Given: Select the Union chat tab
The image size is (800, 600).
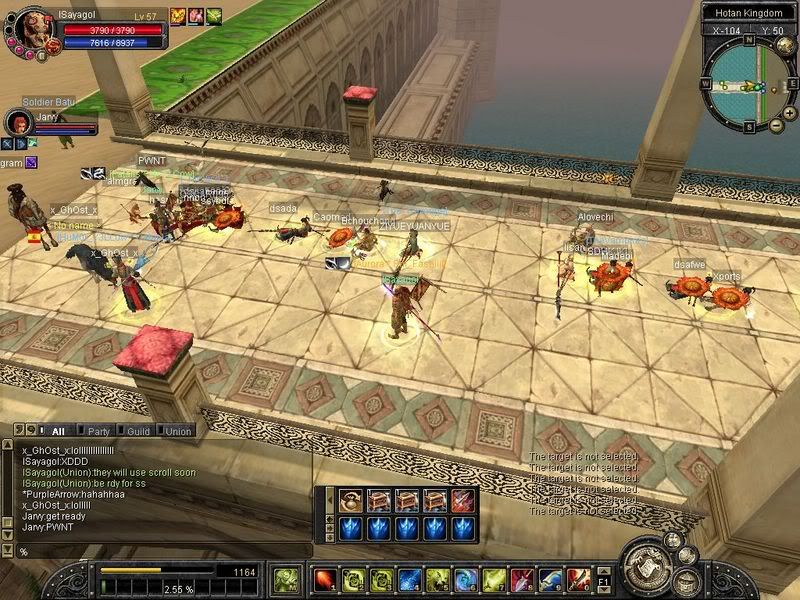Looking at the screenshot, I should (177, 431).
